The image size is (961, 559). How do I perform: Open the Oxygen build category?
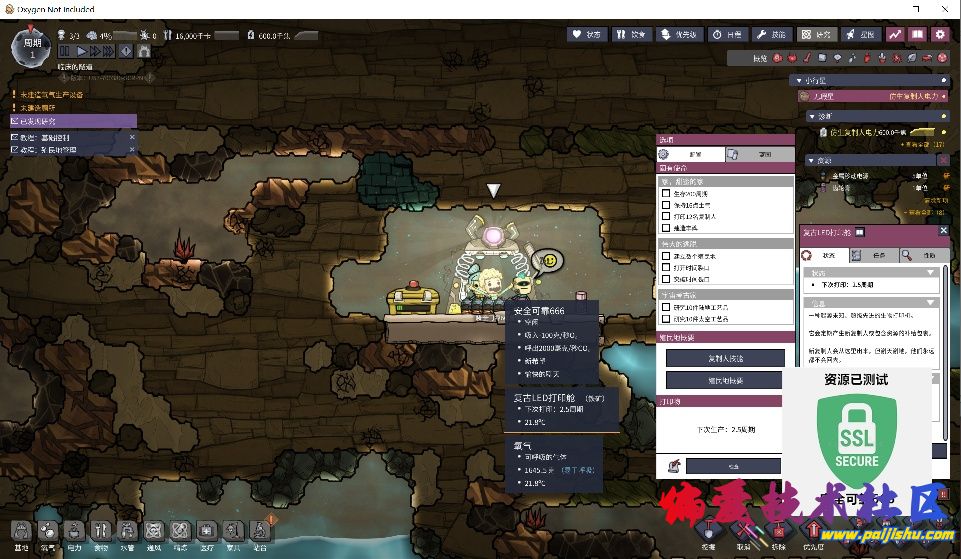[x=48, y=532]
